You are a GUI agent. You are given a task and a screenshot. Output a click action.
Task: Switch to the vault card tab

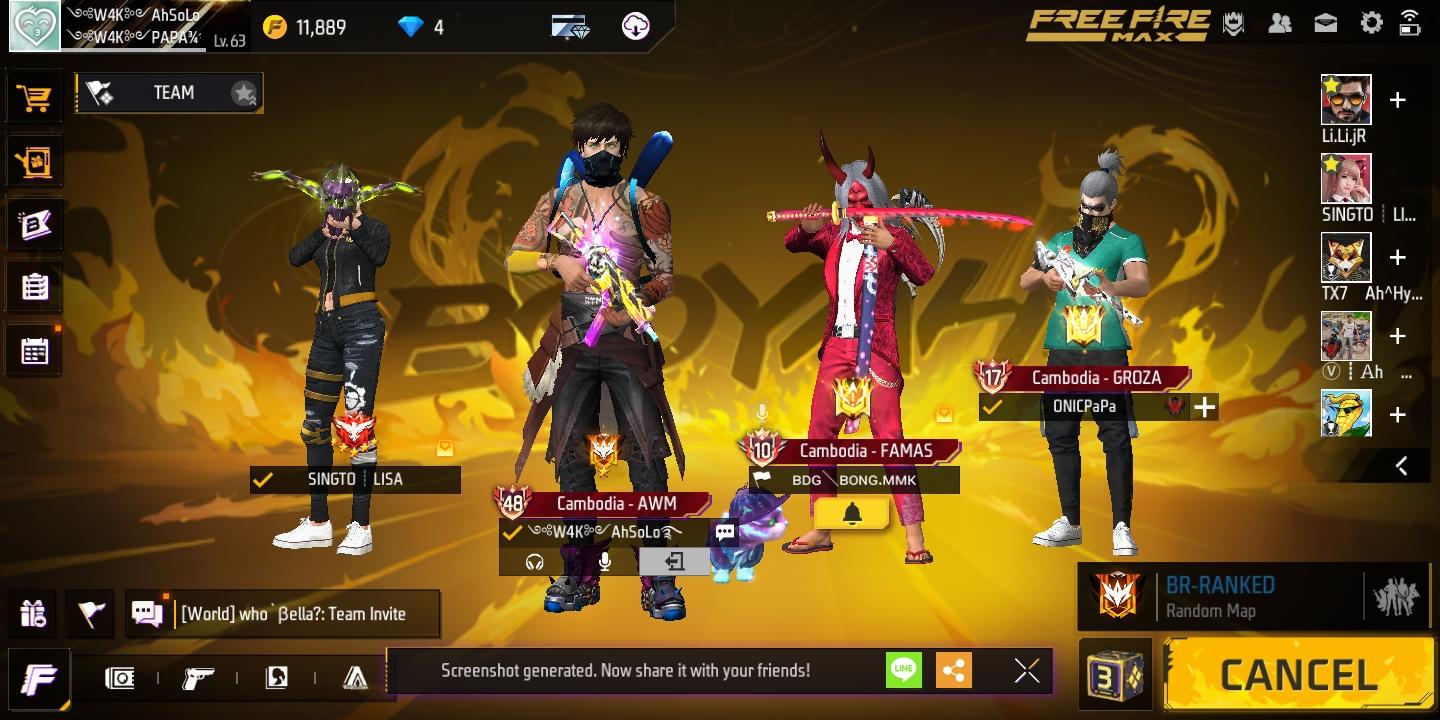120,678
